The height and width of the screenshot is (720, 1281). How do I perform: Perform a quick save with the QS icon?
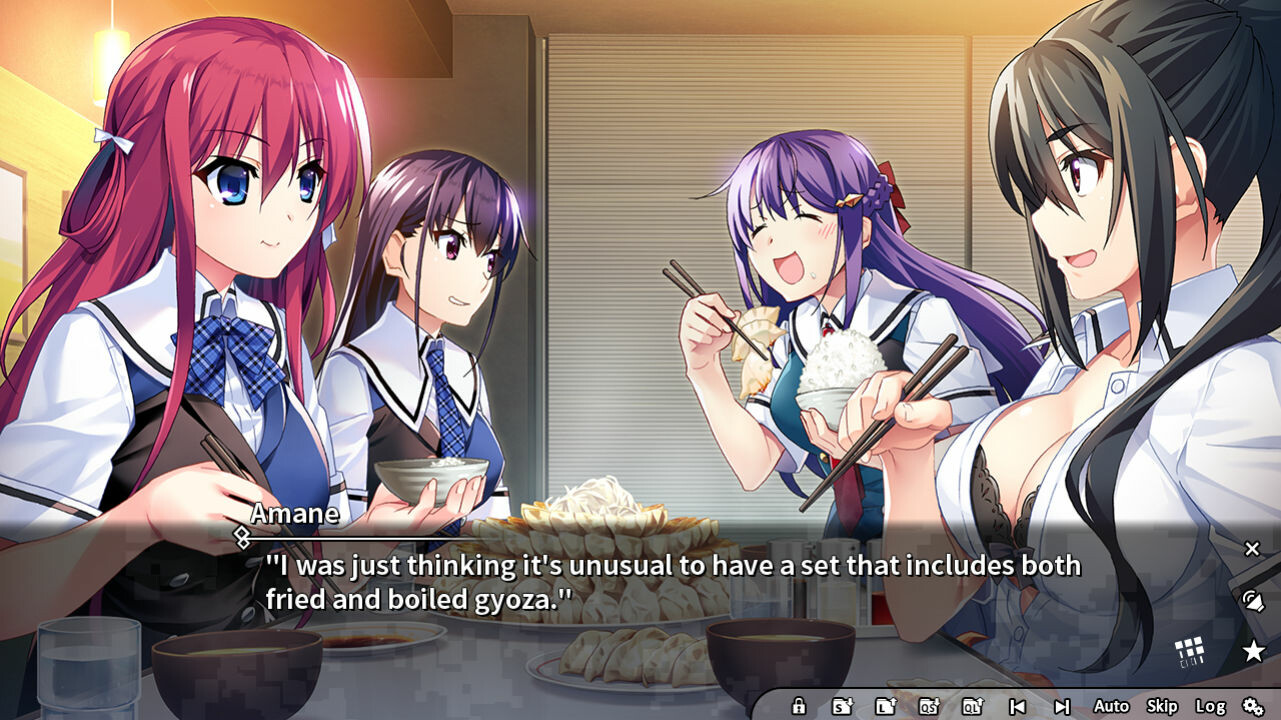point(928,706)
